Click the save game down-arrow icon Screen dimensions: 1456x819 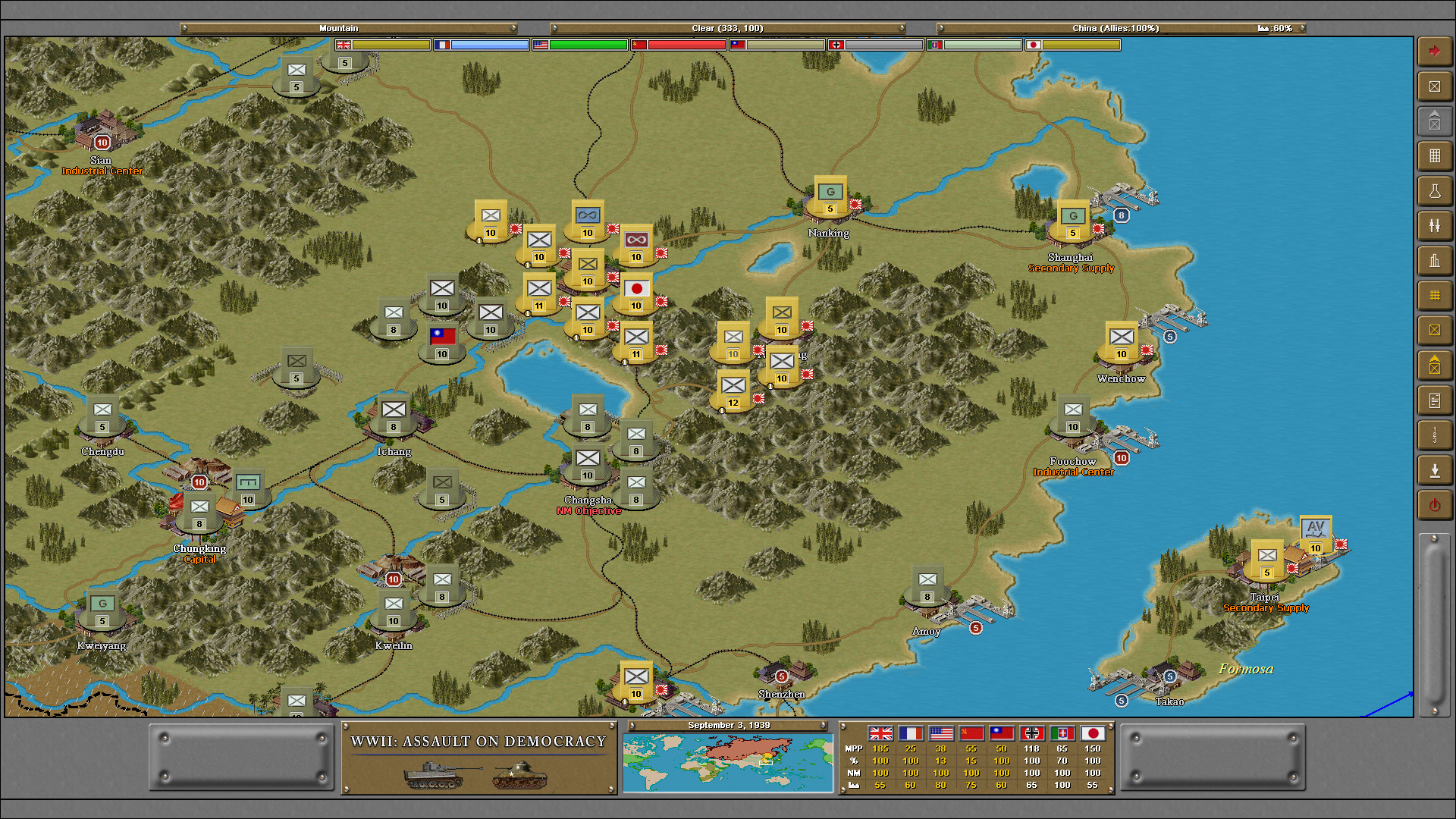1435,470
